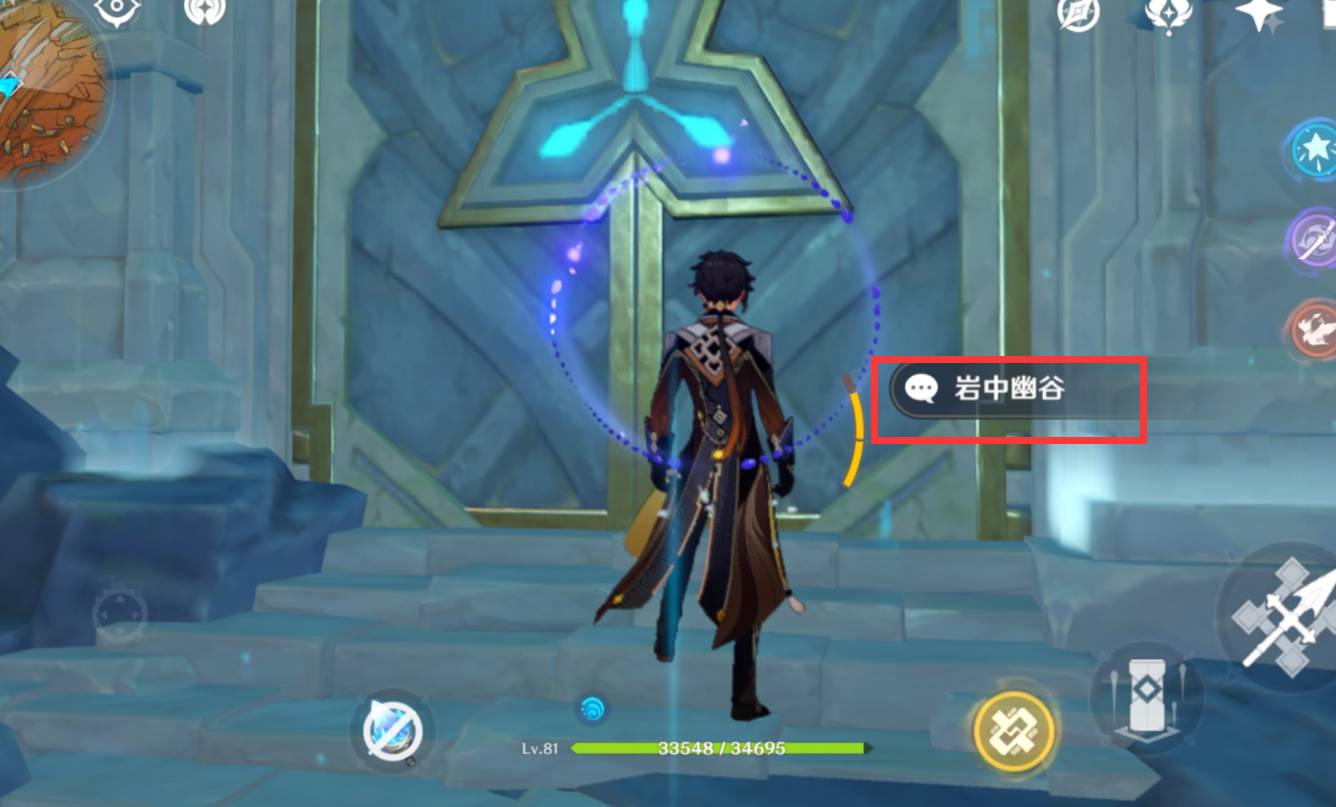
Task: Open the compass events icon
Action: [1079, 13]
